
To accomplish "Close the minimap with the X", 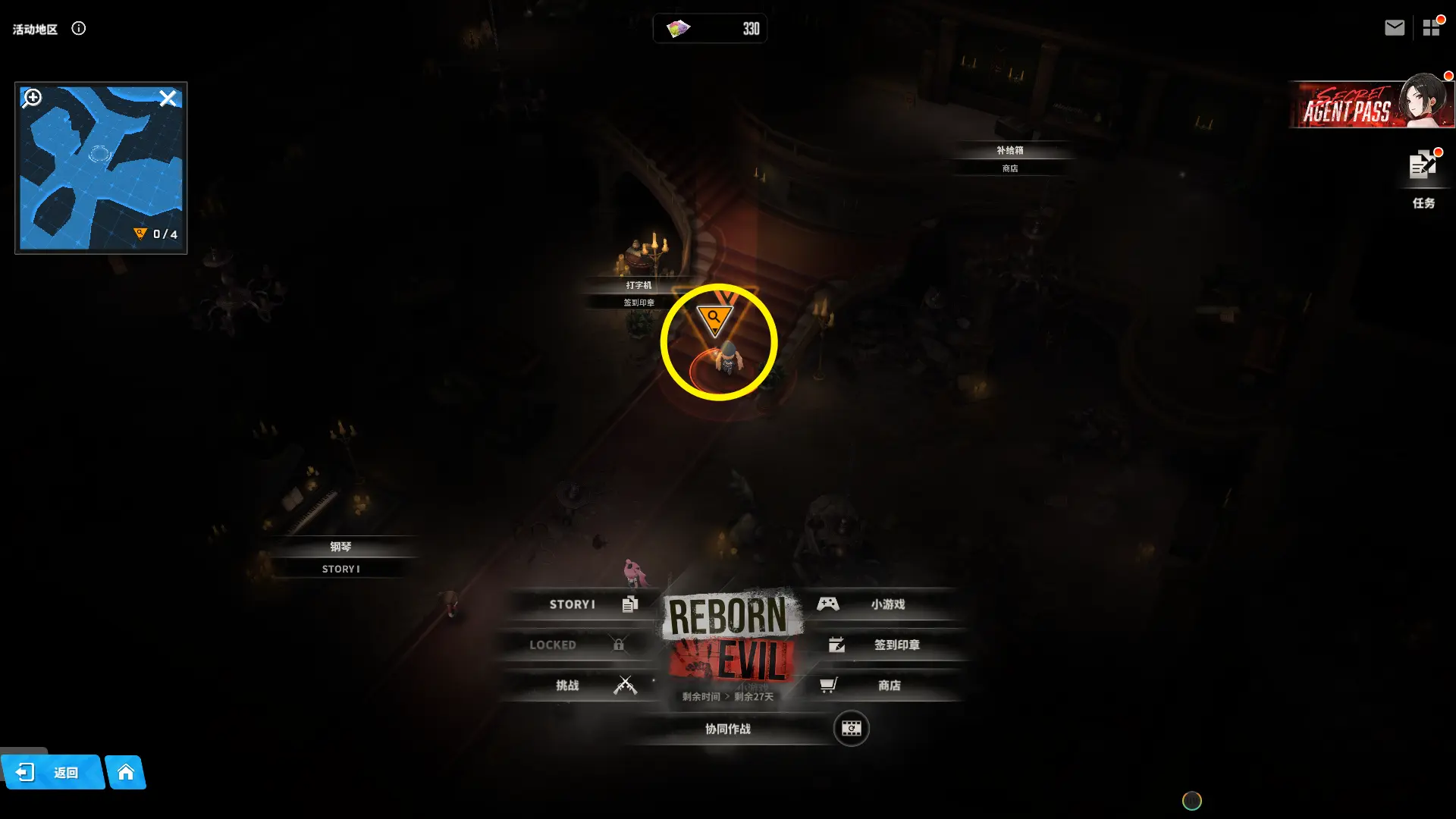I will point(168,98).
